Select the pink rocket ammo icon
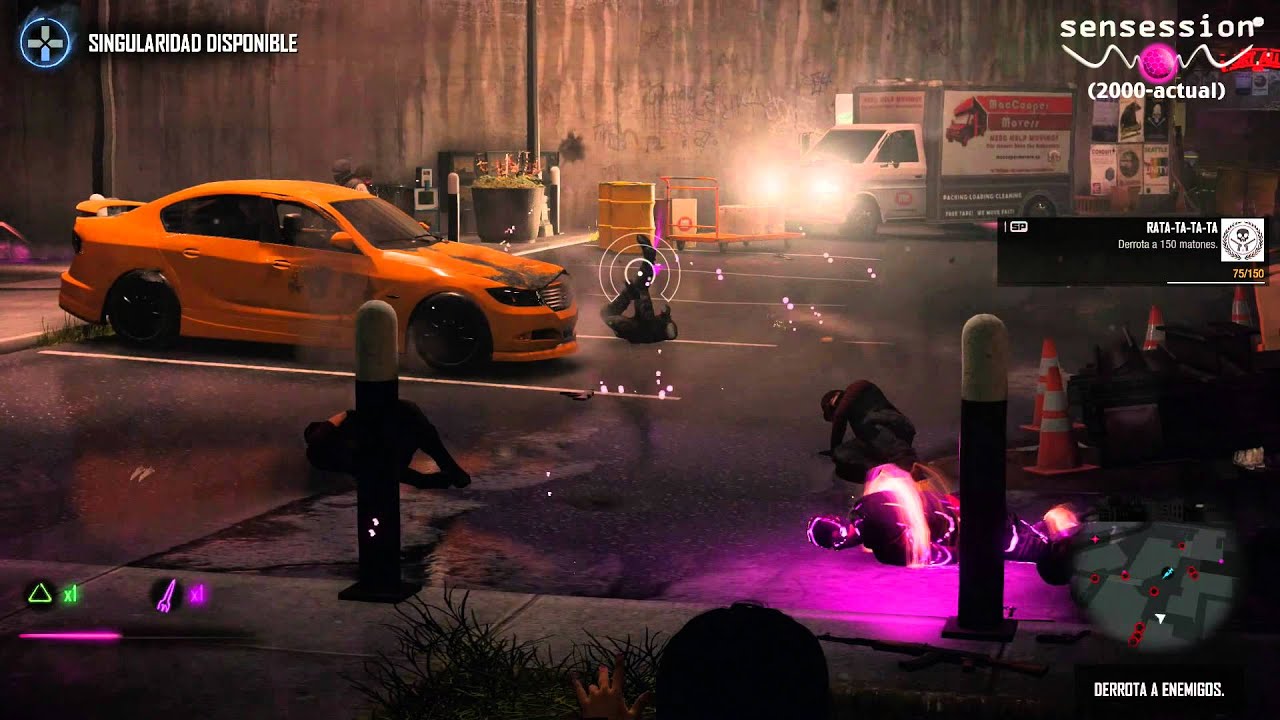The image size is (1280, 720). [168, 595]
